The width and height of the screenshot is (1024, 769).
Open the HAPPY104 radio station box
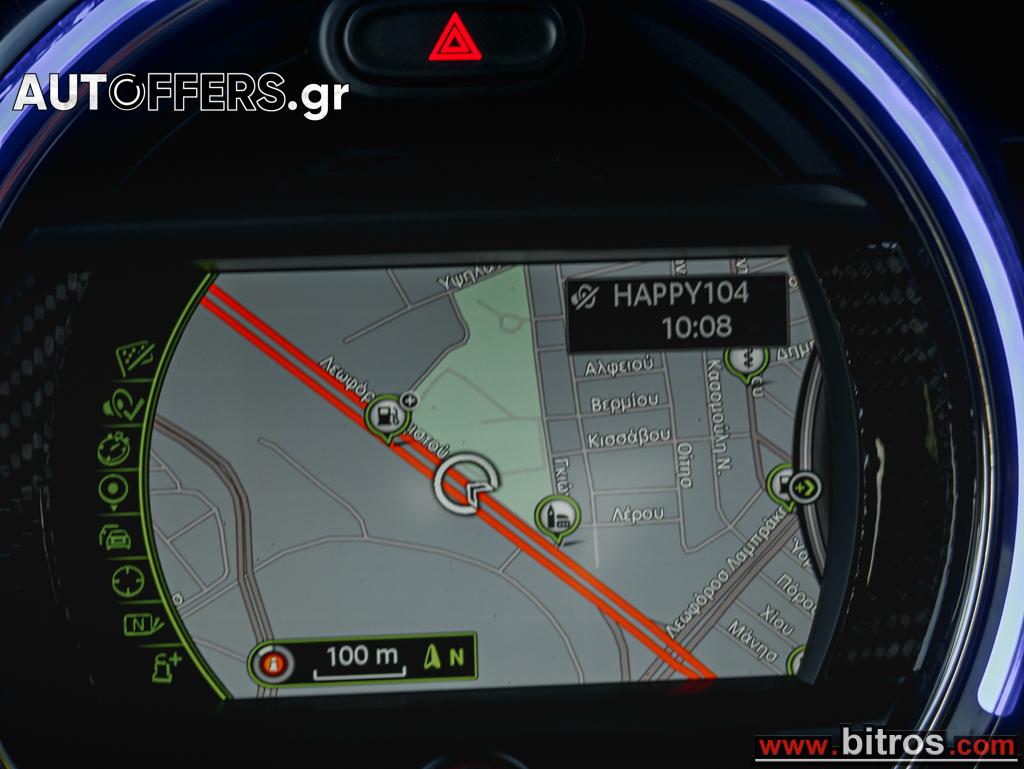click(677, 310)
